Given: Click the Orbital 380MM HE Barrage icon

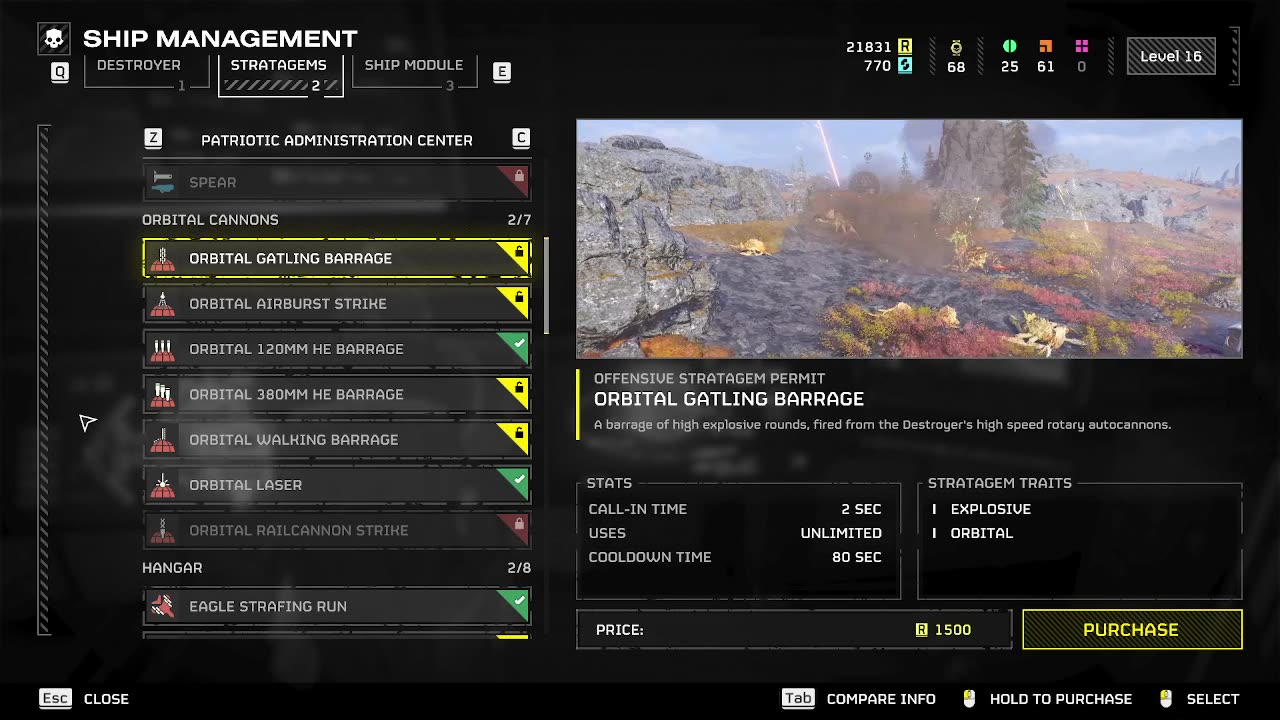Looking at the screenshot, I should [x=164, y=393].
